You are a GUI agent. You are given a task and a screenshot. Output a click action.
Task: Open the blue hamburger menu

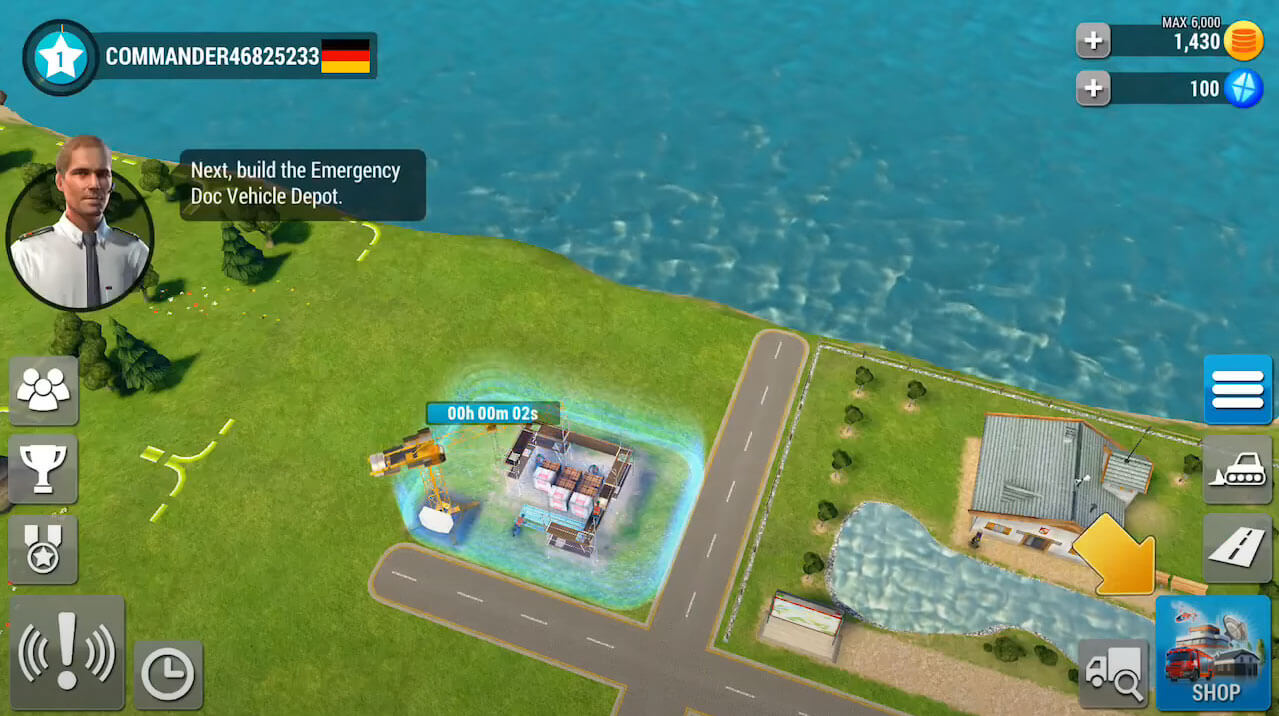pos(1237,389)
